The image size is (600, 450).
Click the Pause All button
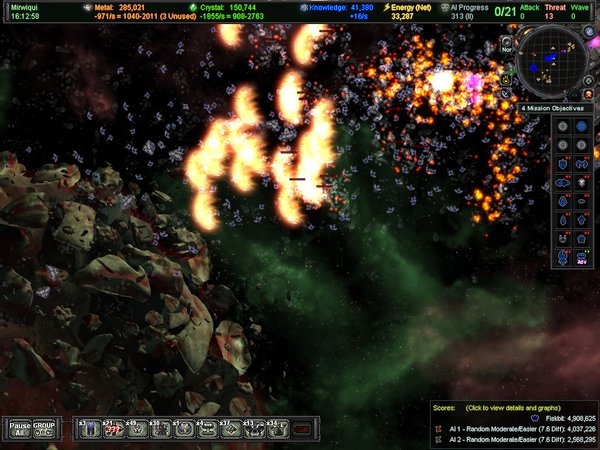coord(17,427)
